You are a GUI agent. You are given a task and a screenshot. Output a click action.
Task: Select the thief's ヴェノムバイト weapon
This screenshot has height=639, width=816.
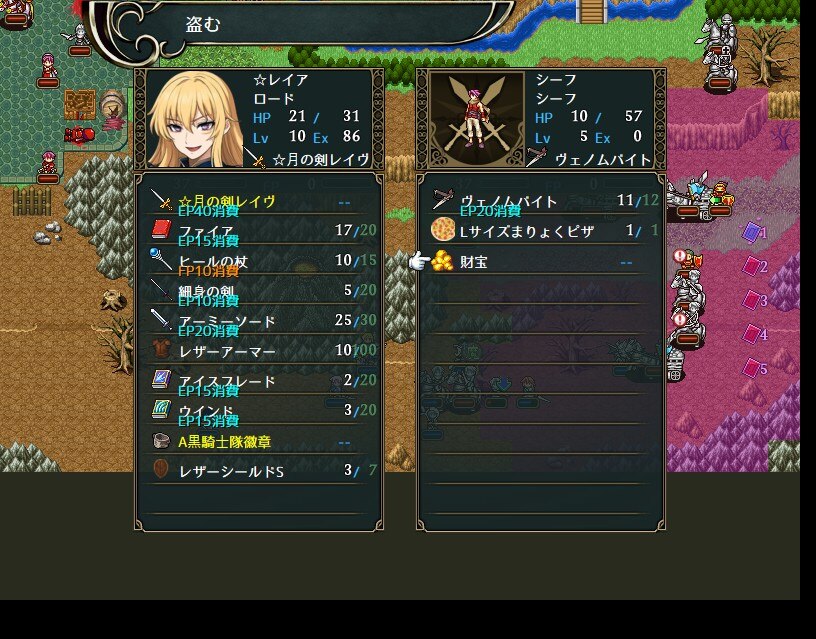pyautogui.click(x=540, y=202)
